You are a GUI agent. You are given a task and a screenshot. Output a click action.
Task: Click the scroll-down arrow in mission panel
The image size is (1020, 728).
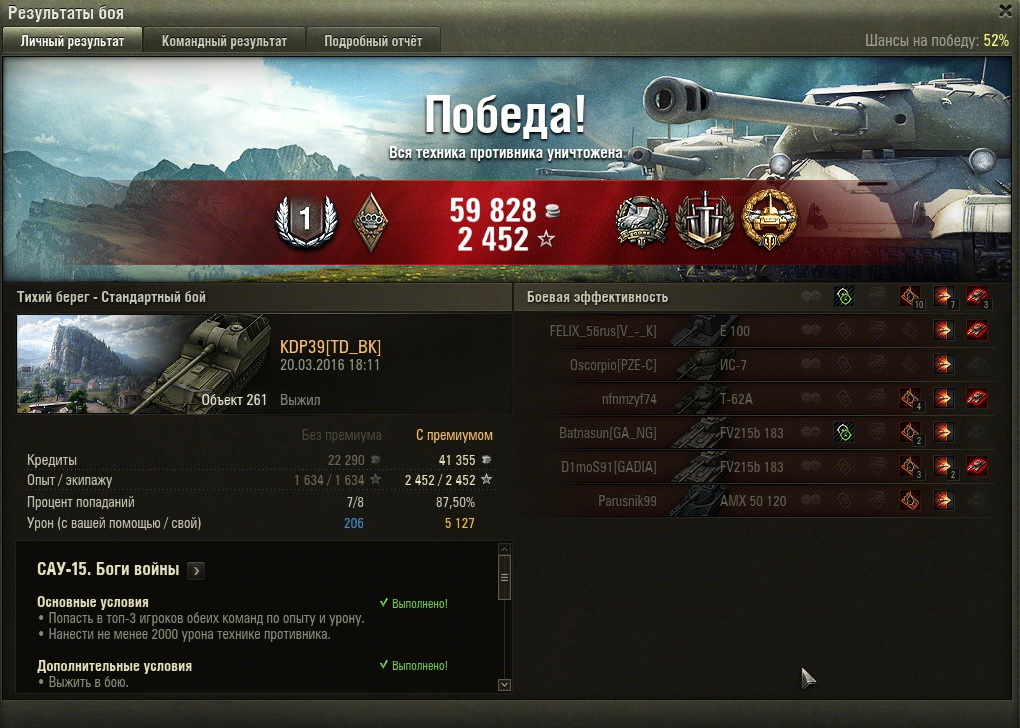503,684
